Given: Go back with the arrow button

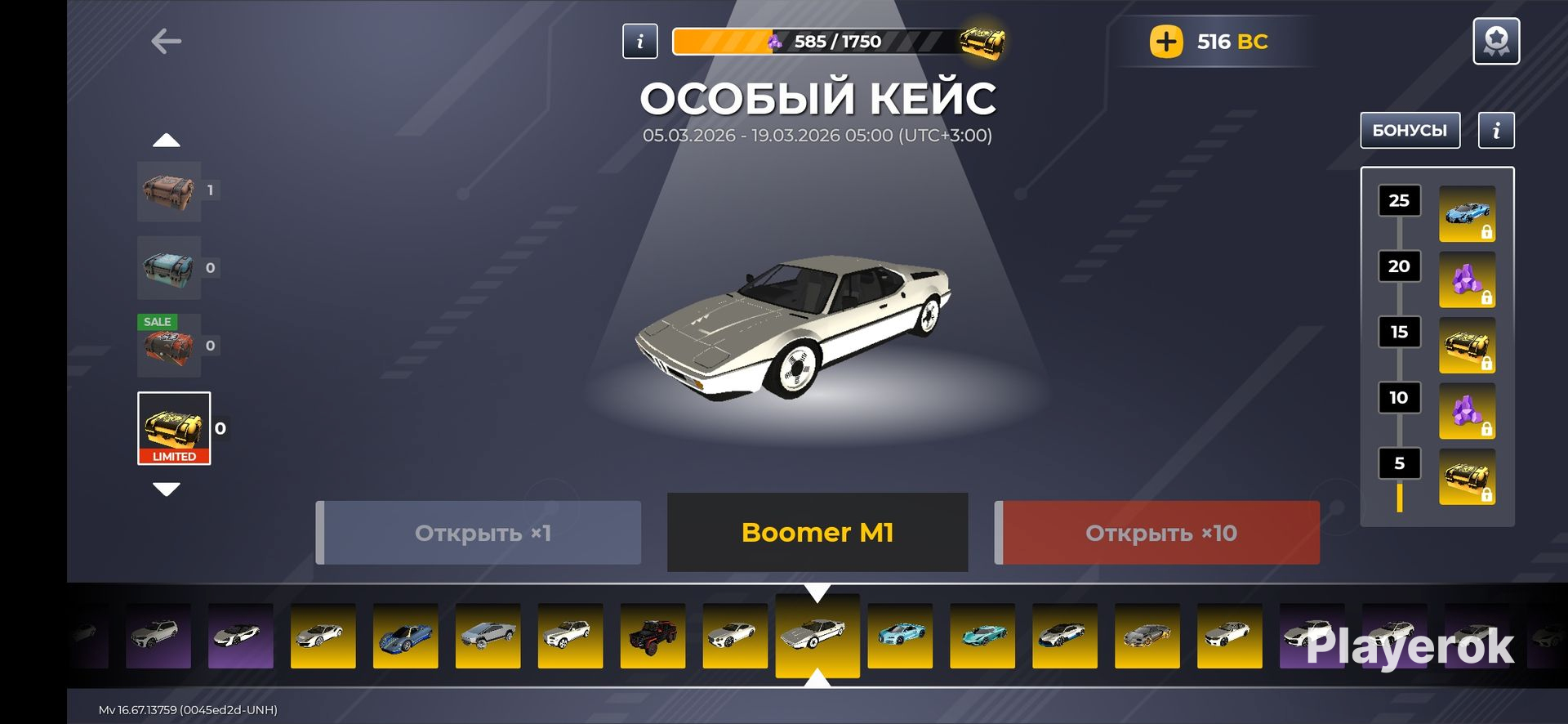Looking at the screenshot, I should (x=166, y=42).
